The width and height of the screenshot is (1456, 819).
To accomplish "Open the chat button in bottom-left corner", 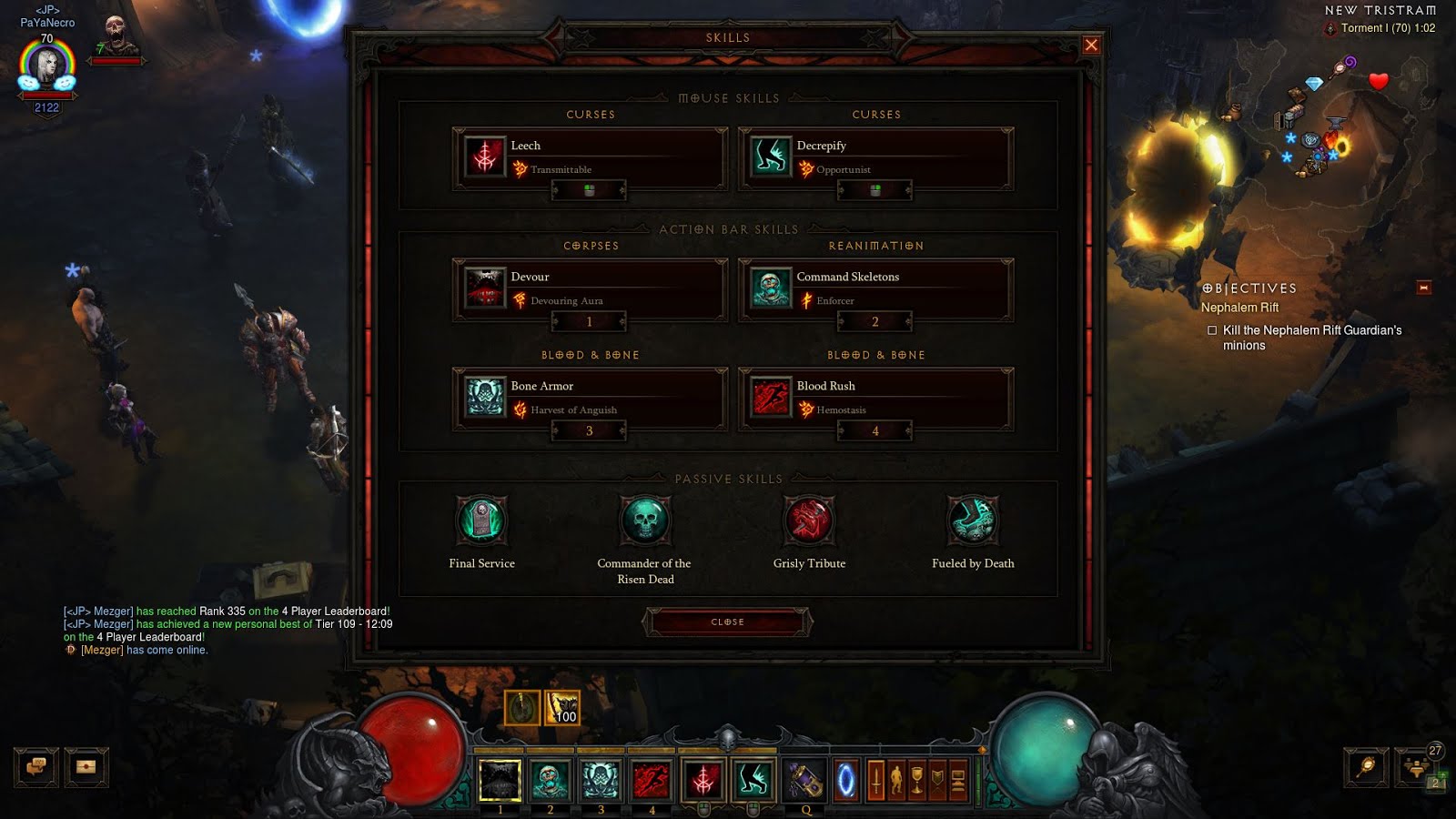I will (36, 767).
